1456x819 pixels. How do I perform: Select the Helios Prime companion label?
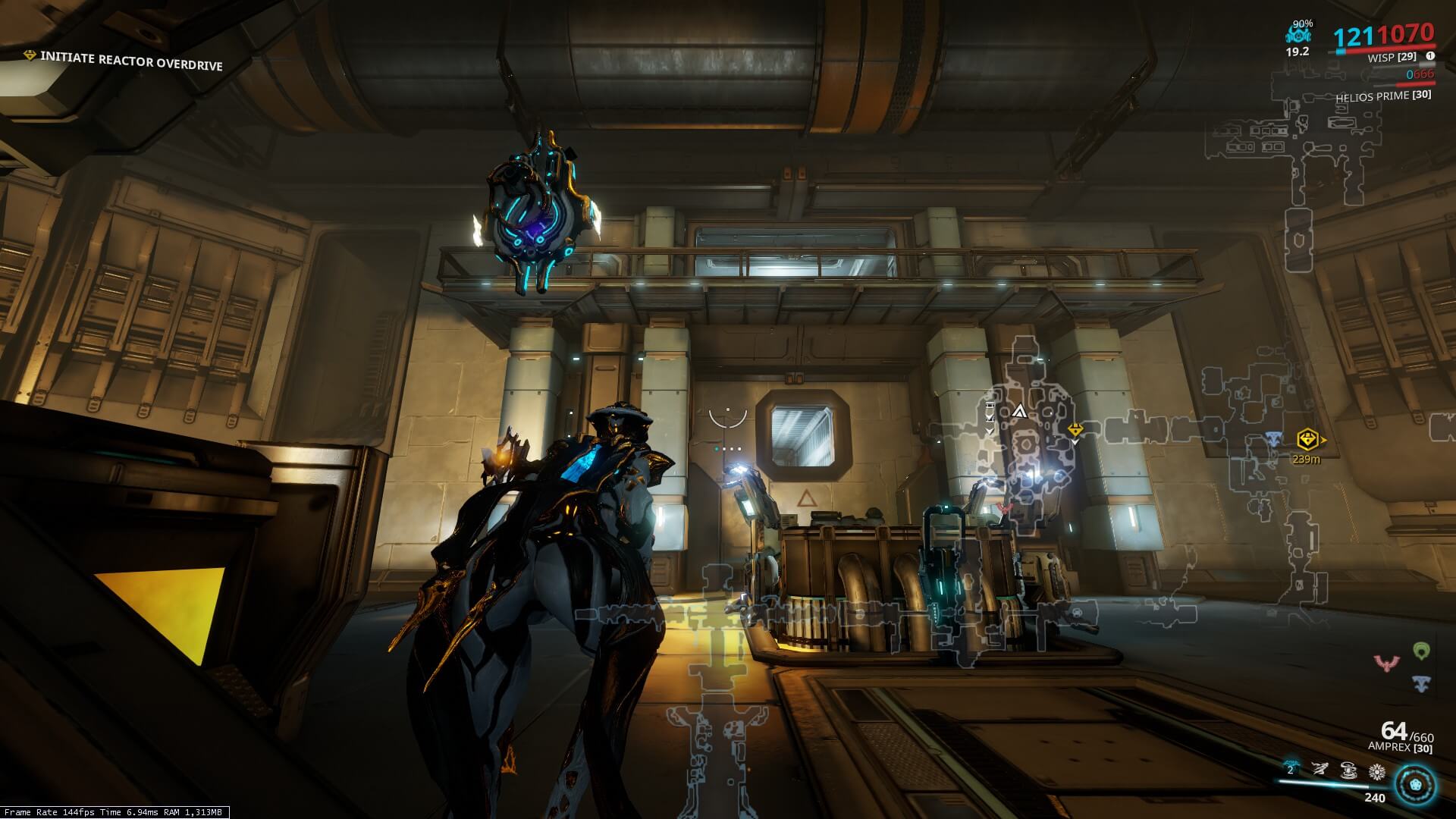pyautogui.click(x=1383, y=96)
